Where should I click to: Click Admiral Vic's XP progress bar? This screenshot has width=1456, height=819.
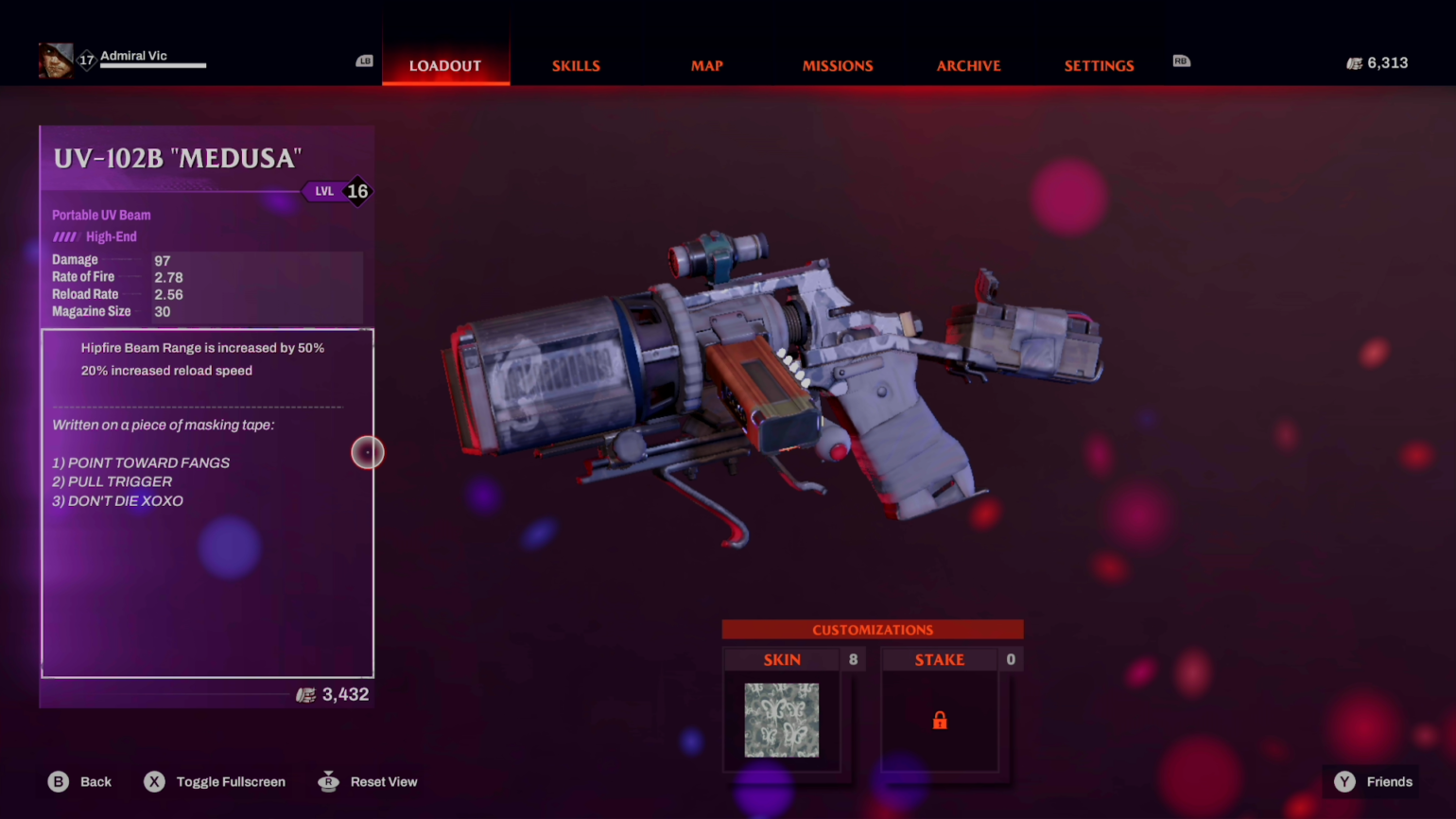point(151,67)
